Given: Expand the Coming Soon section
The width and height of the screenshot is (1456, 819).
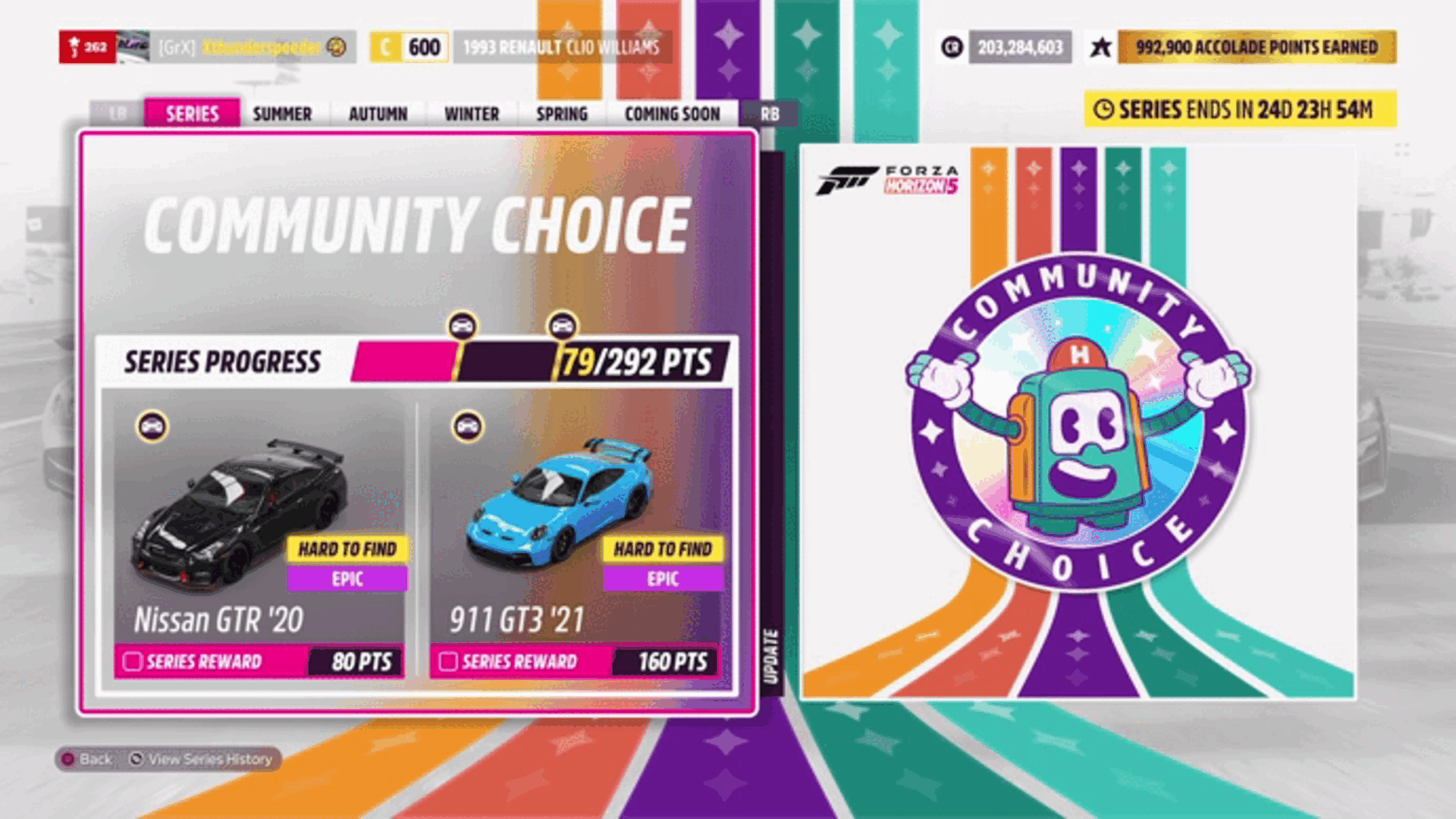Looking at the screenshot, I should (672, 113).
